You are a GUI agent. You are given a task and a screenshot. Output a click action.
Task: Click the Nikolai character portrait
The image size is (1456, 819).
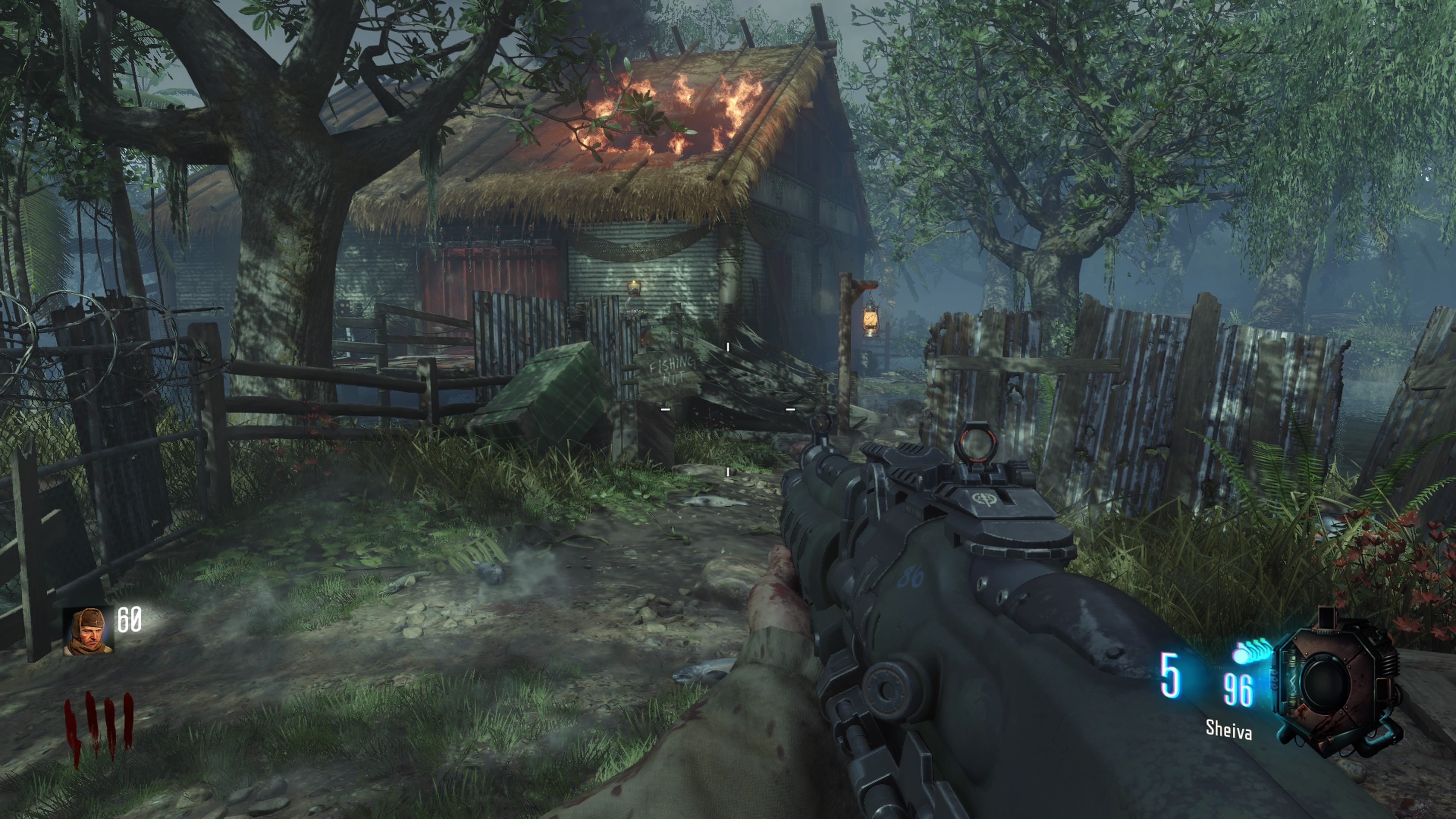88,631
